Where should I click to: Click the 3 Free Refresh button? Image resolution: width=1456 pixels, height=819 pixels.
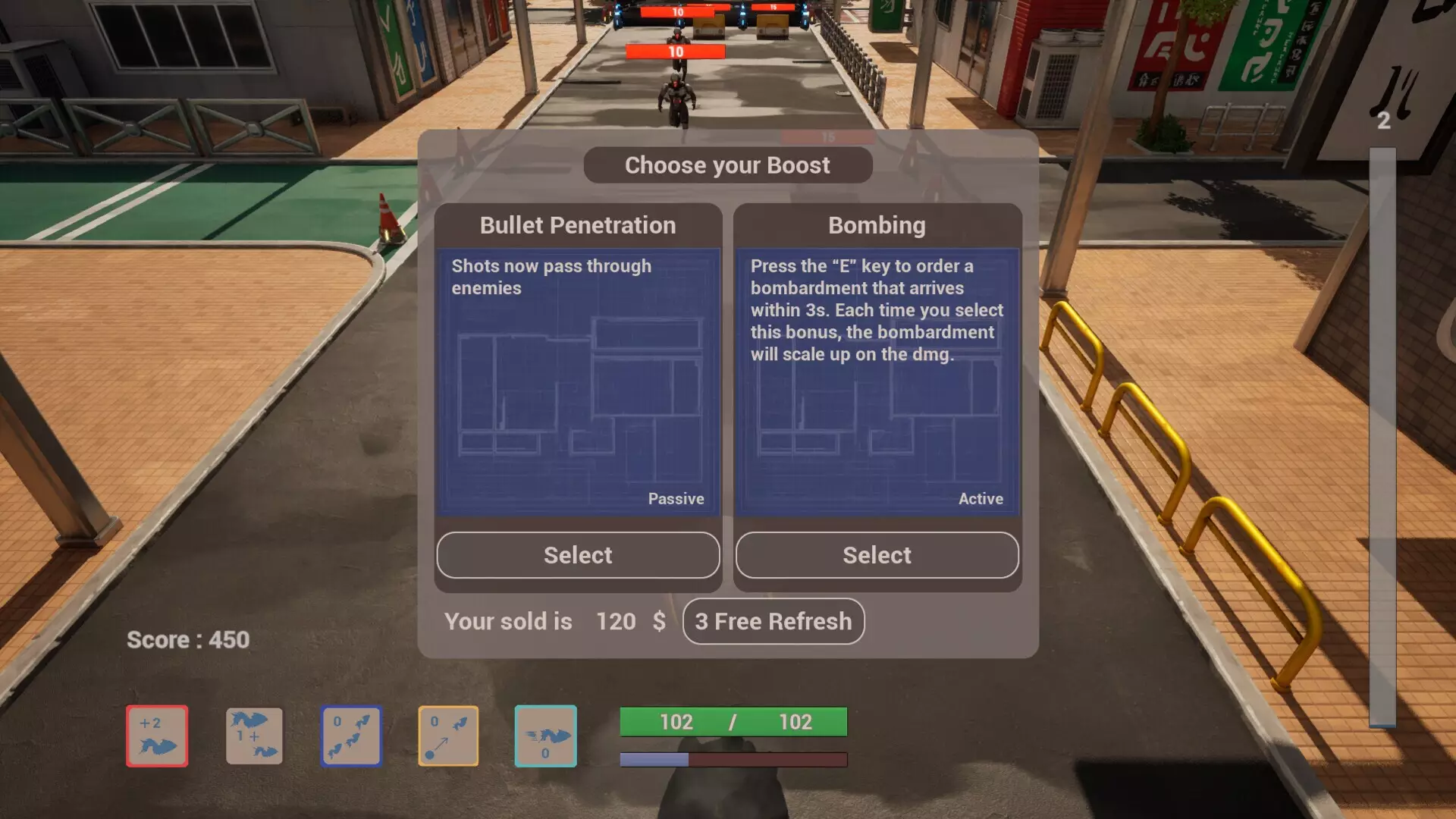[773, 621]
